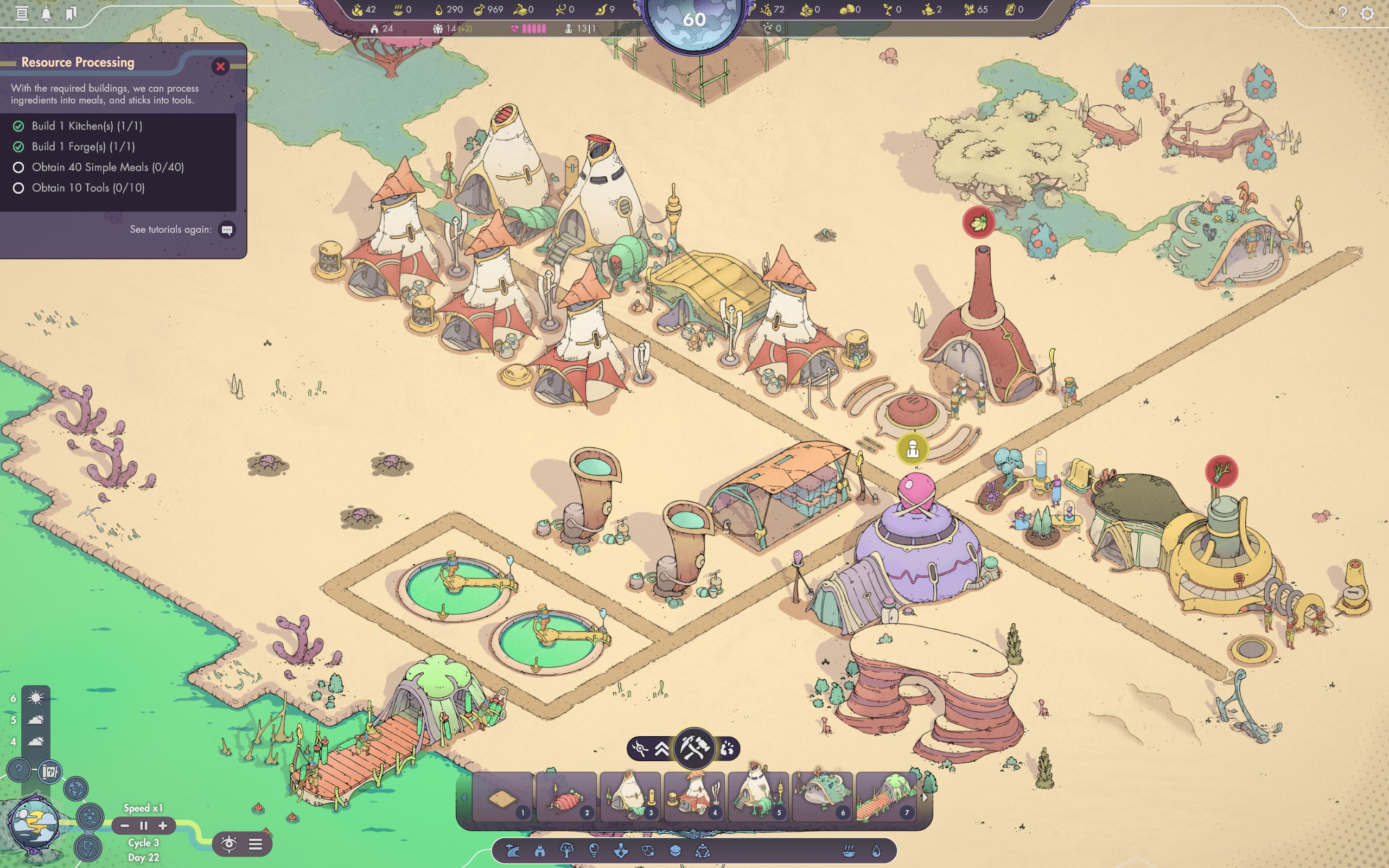This screenshot has height=868, width=1389.
Task: Open the globe world map button
Action: click(77, 789)
